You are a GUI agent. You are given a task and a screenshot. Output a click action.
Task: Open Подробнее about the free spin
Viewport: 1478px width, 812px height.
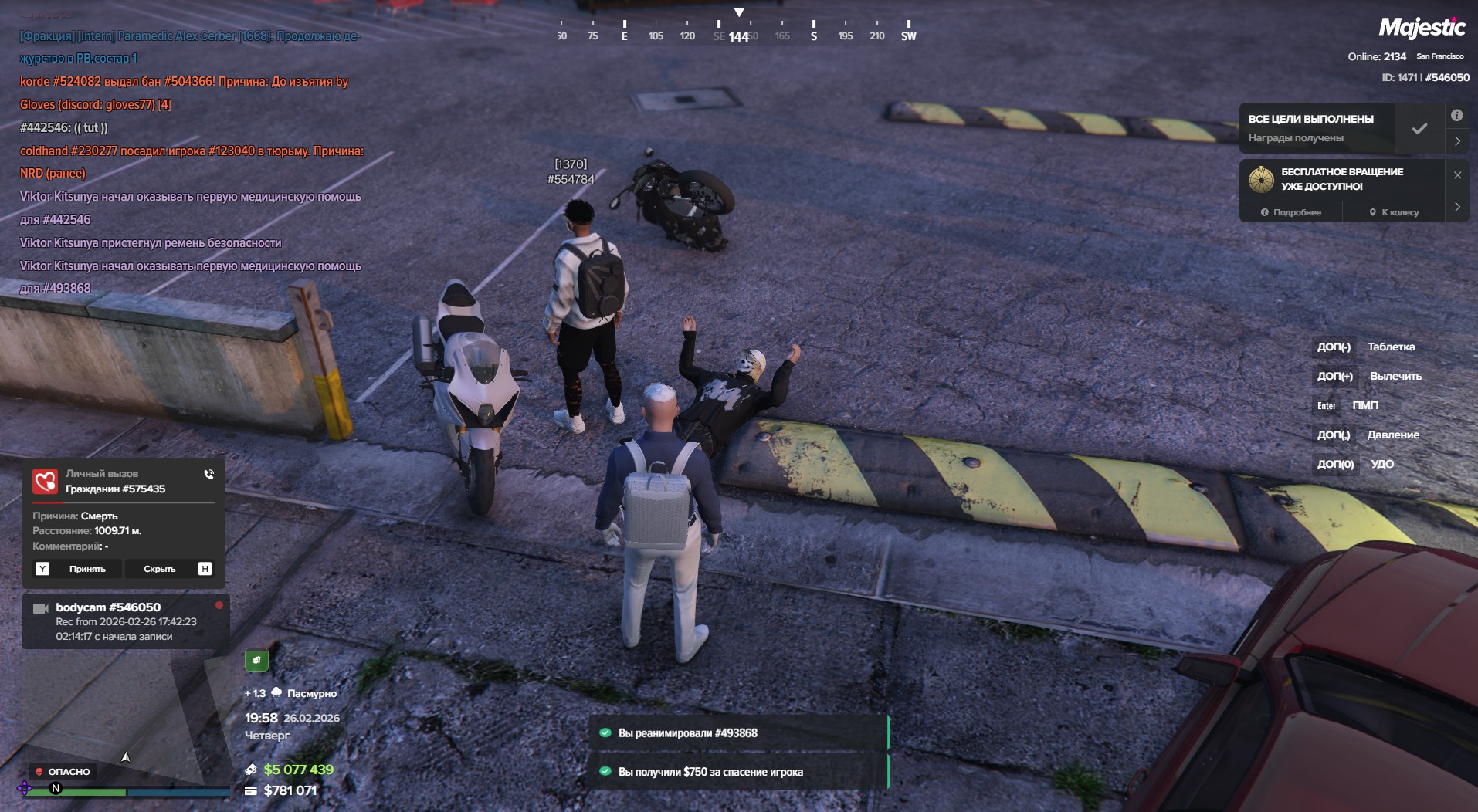[x=1291, y=212]
